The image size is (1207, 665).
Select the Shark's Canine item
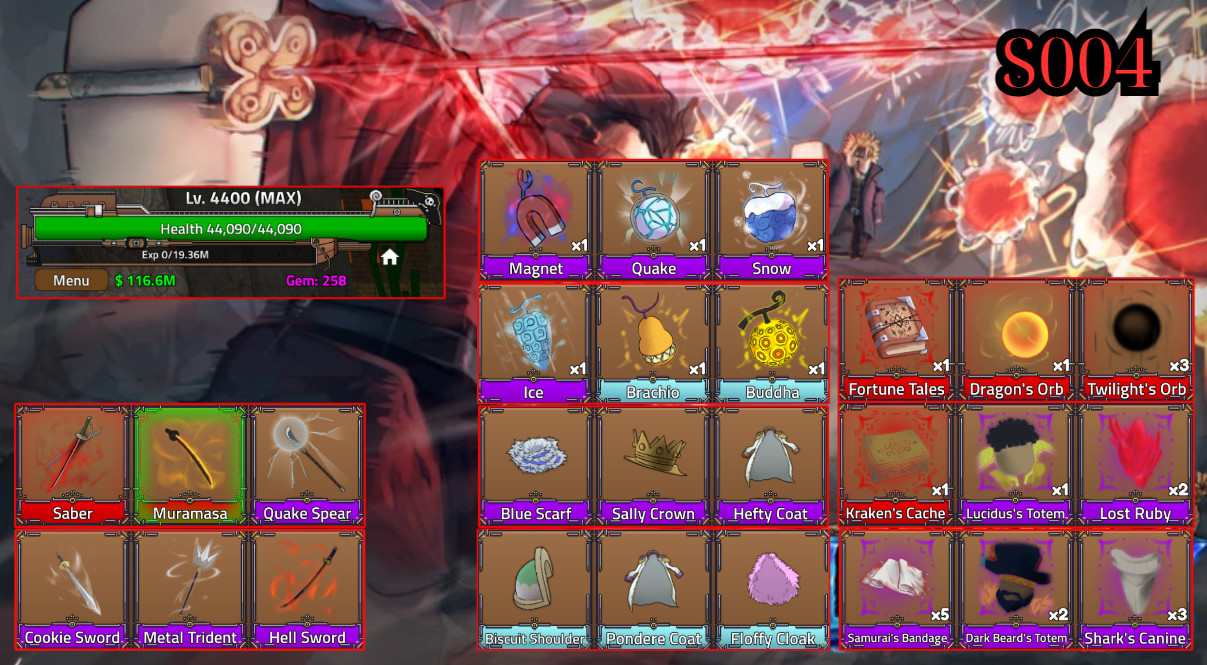click(x=1135, y=588)
